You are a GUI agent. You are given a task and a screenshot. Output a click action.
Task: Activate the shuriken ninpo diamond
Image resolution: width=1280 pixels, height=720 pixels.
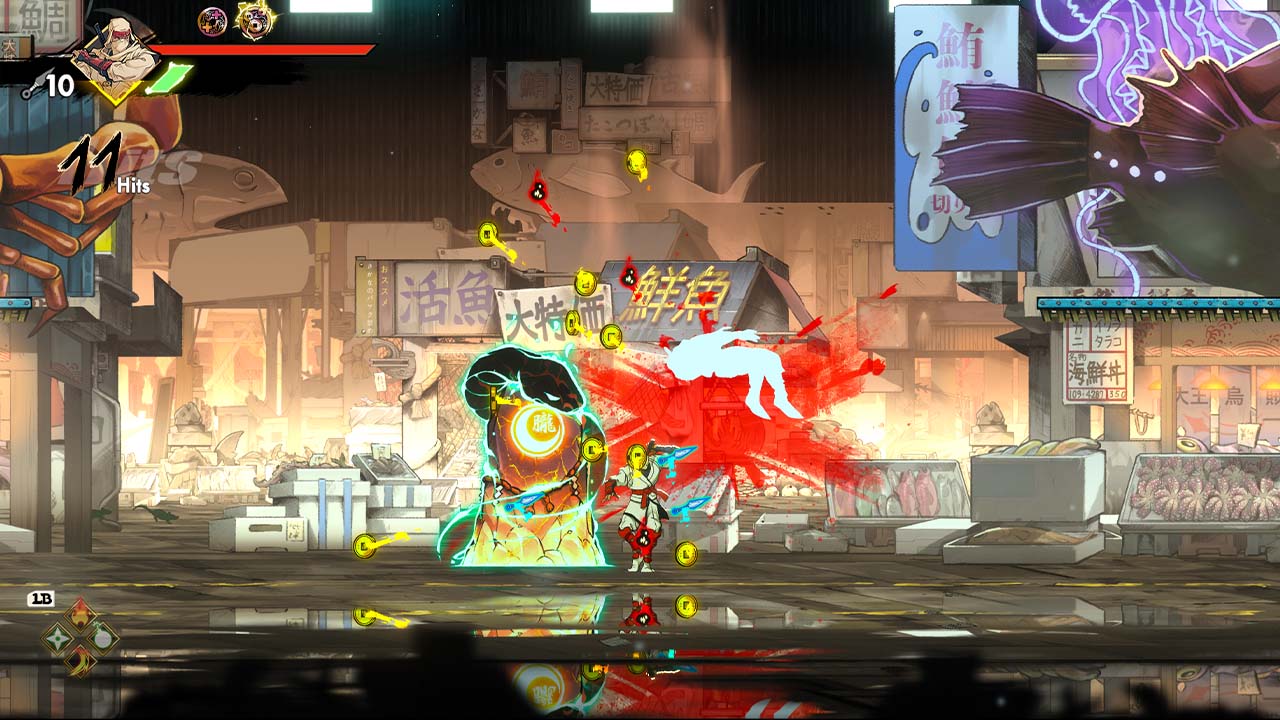click(x=58, y=638)
